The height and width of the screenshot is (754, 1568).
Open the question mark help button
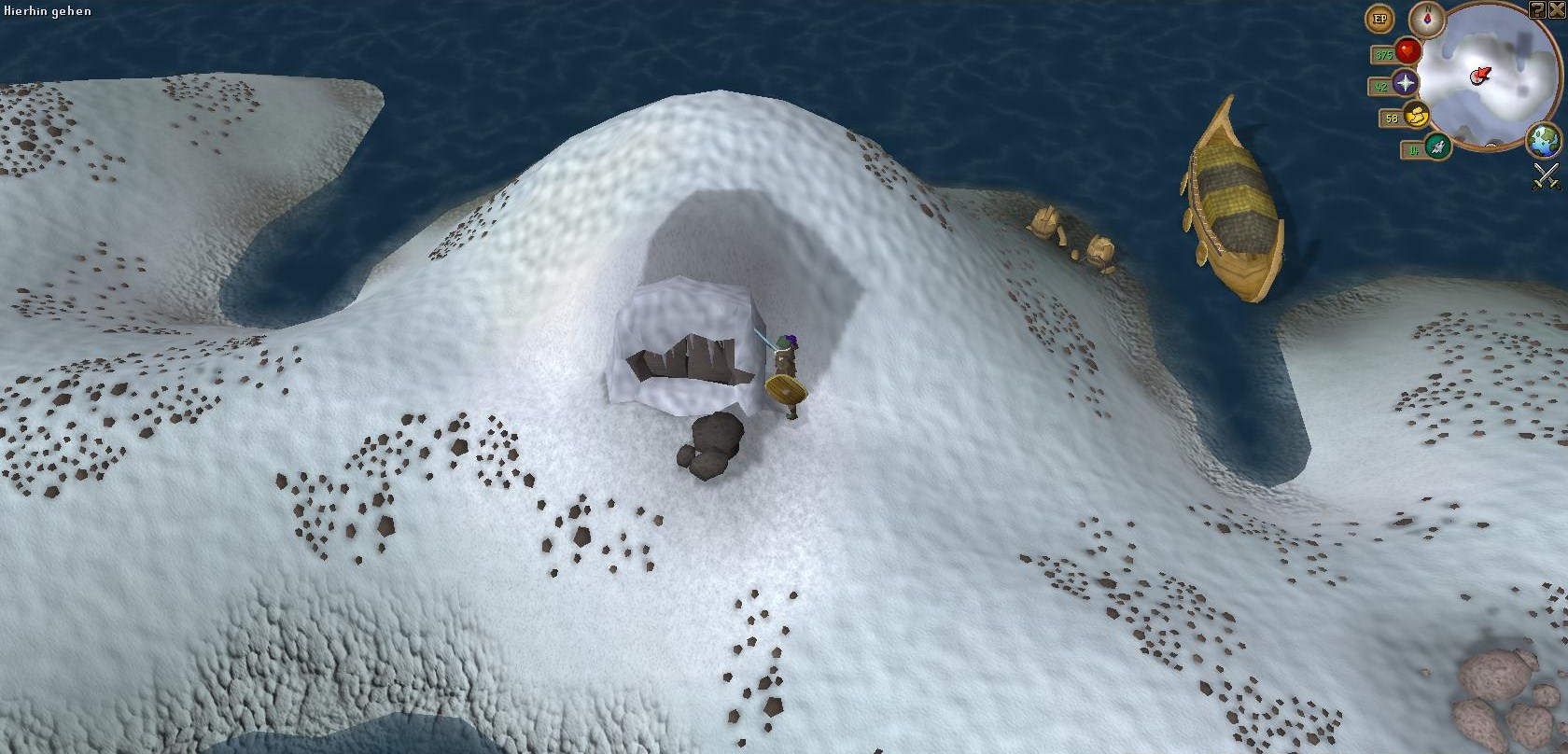click(1537, 9)
